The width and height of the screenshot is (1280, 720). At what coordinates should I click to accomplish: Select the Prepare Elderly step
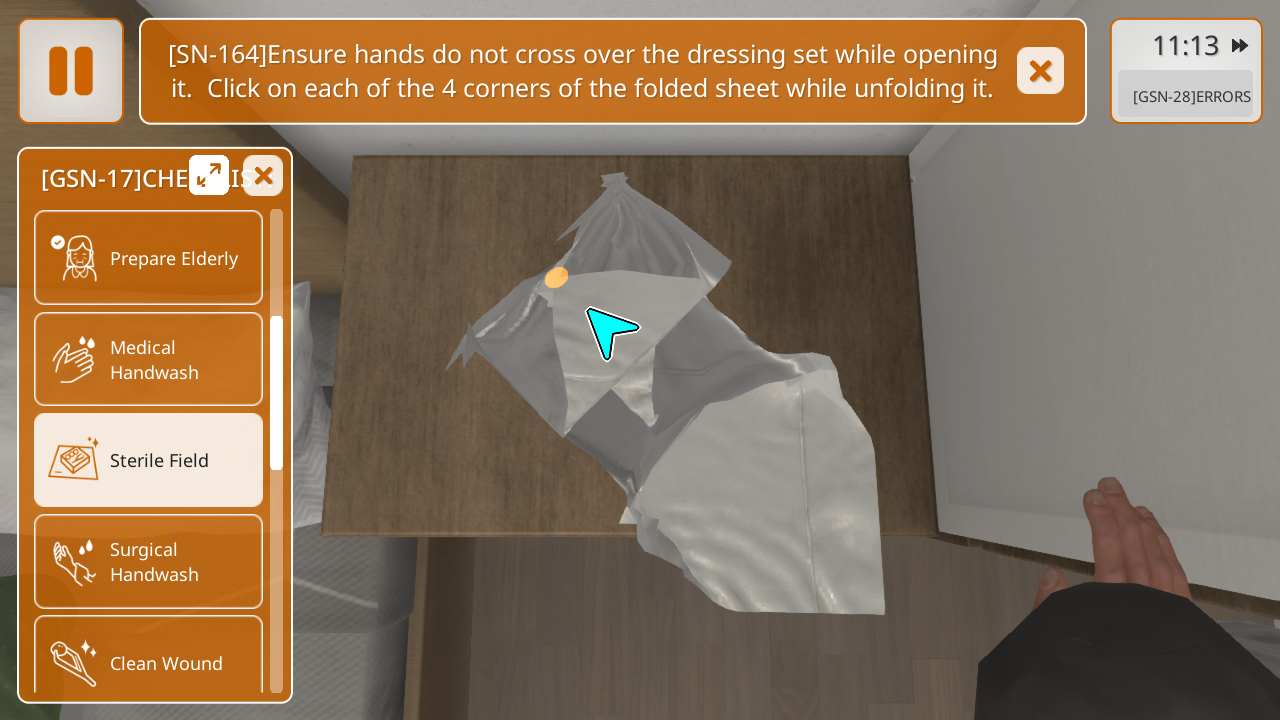pos(149,258)
